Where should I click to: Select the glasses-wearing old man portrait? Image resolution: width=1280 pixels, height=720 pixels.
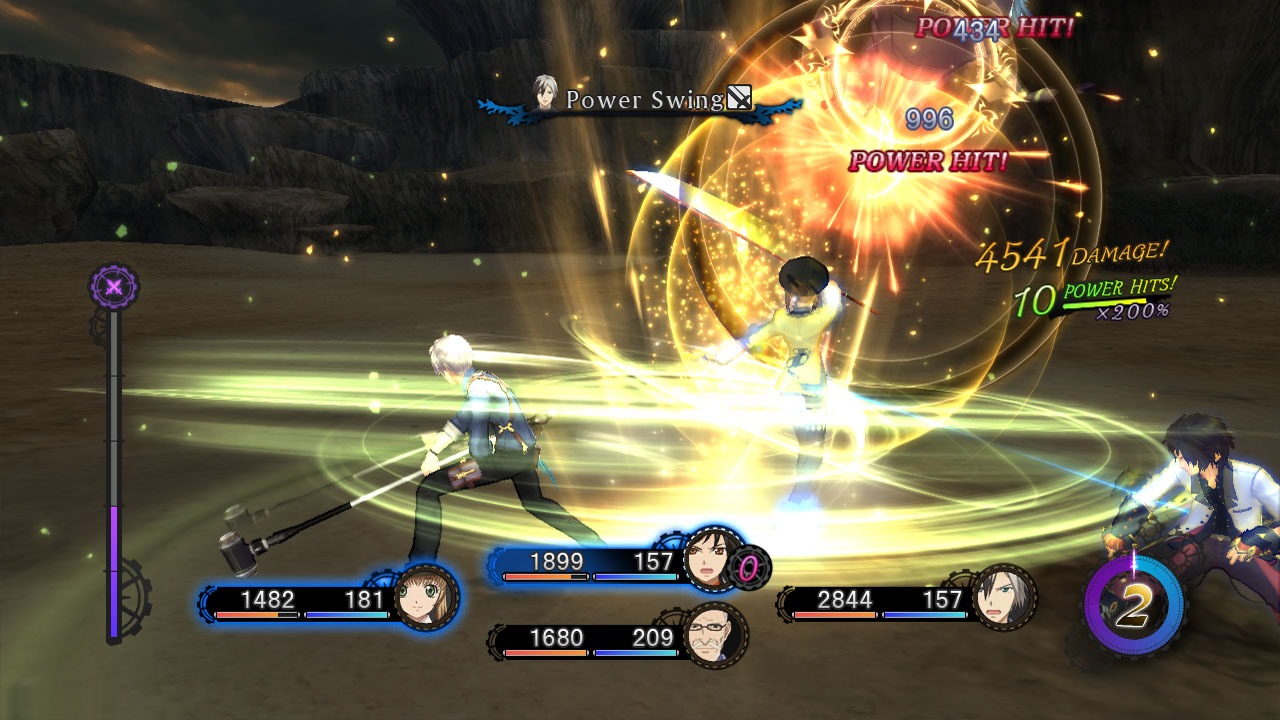coord(715,635)
